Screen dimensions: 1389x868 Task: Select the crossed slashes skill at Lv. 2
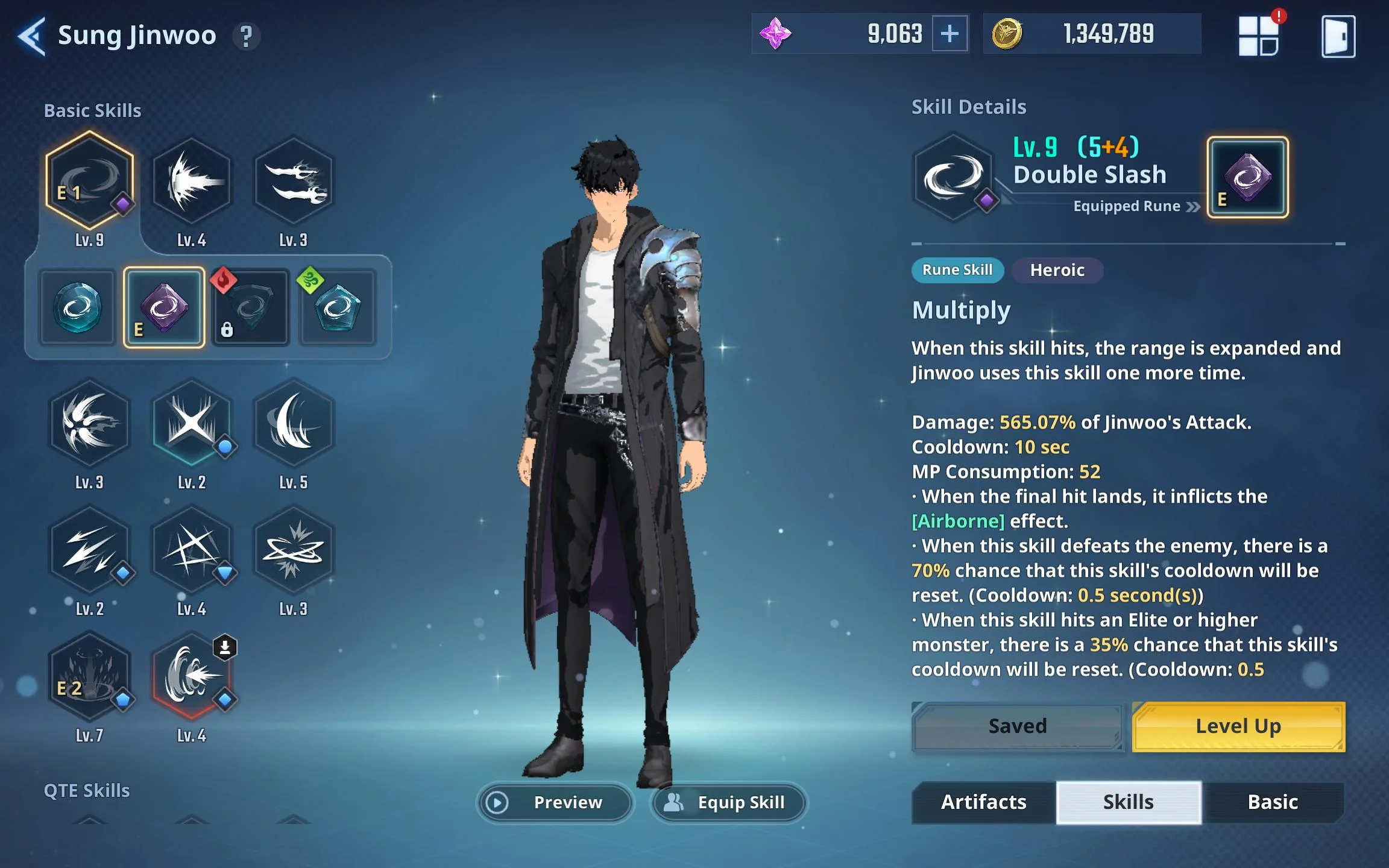[191, 422]
